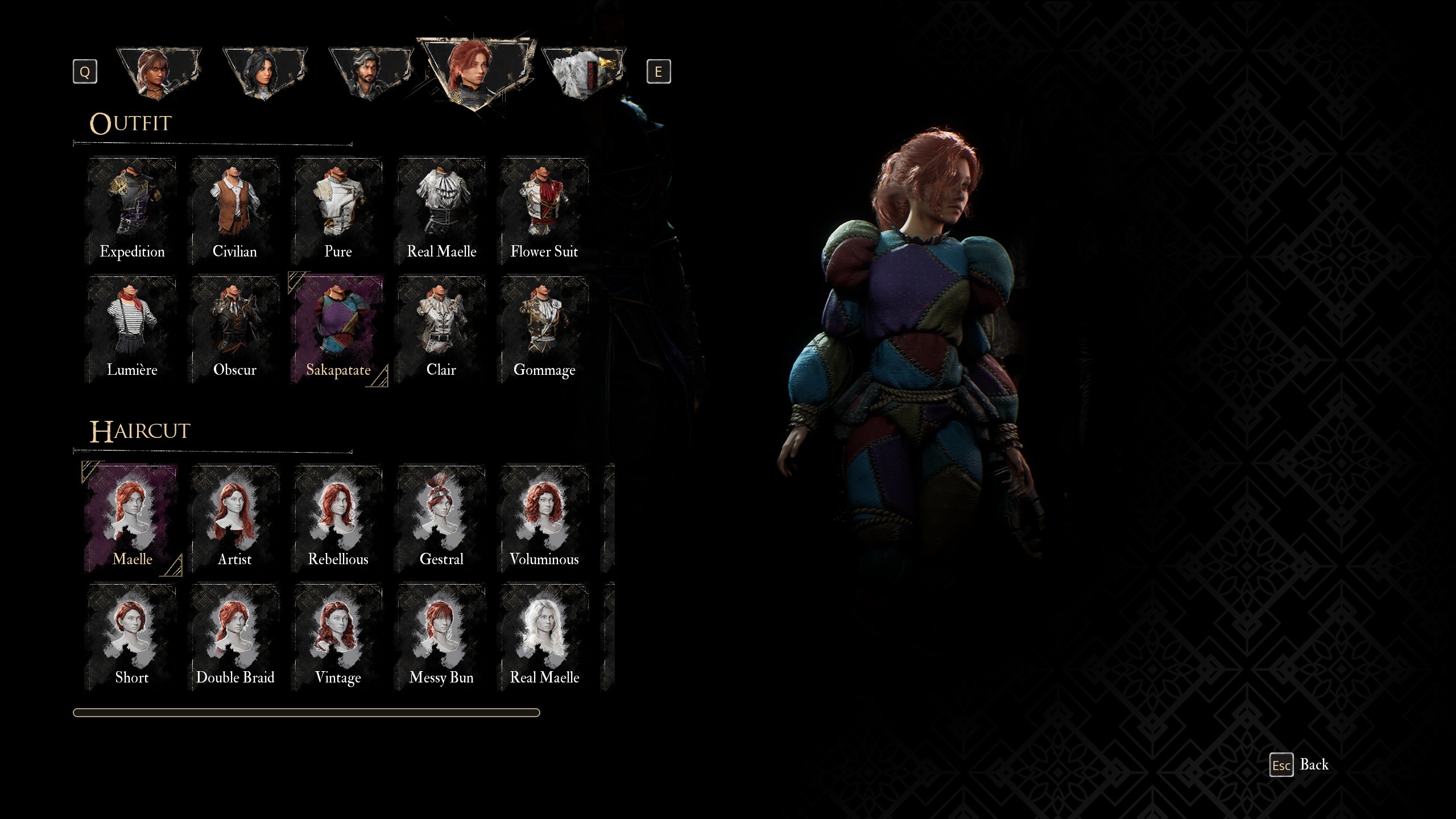Choose the Civilian outfit
Viewport: 1456px width, 819px height.
click(x=235, y=212)
